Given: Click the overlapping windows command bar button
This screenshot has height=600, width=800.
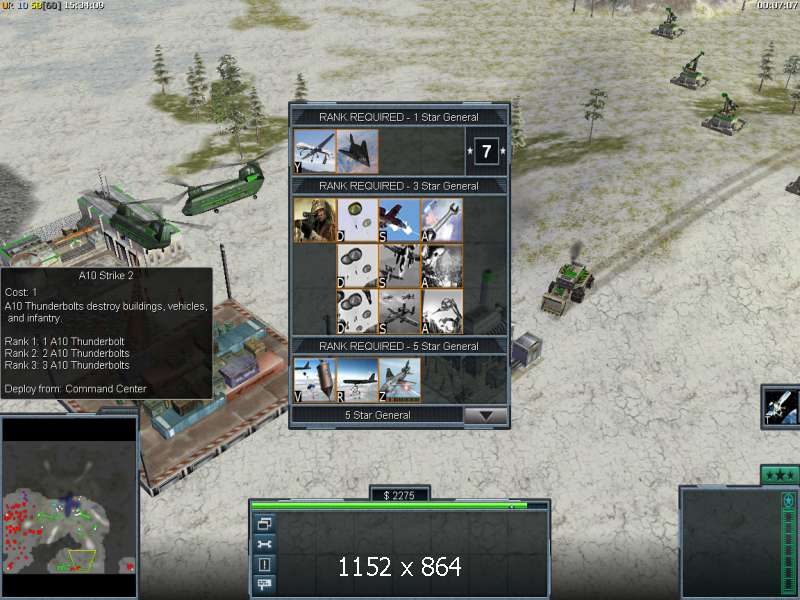Looking at the screenshot, I should (265, 523).
